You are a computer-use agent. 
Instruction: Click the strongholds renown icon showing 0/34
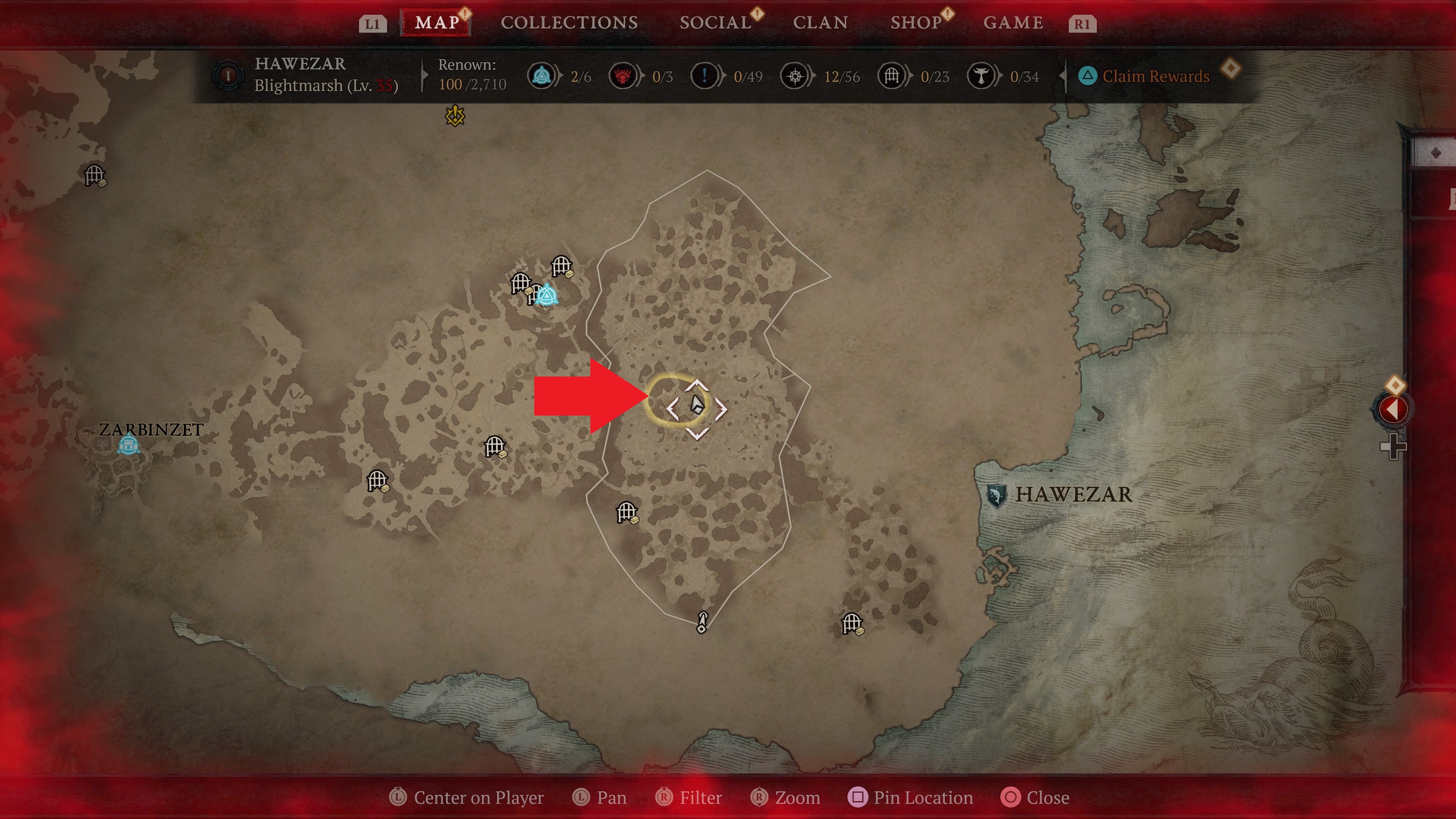click(982, 76)
